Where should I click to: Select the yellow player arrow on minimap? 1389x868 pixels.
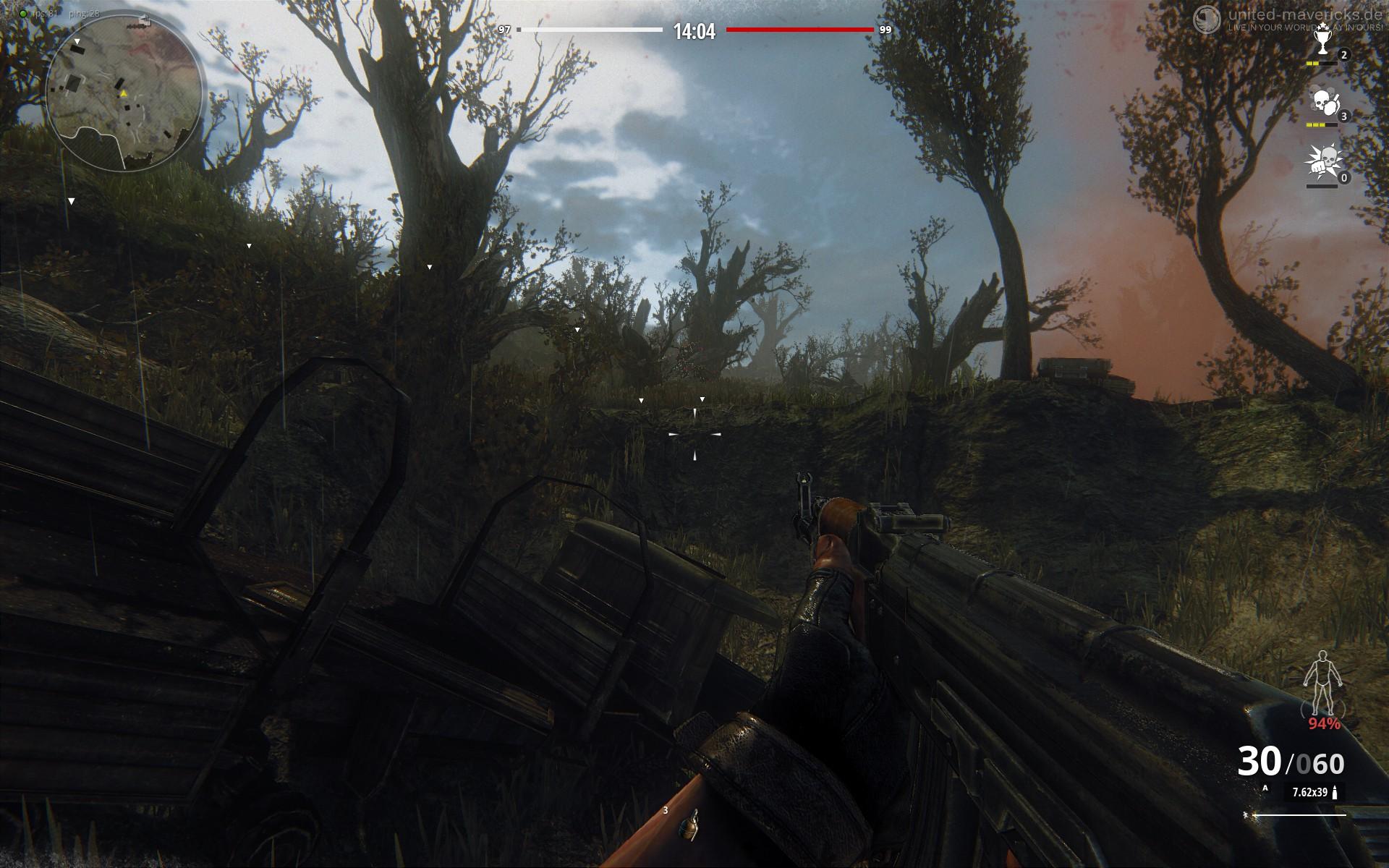tap(124, 93)
